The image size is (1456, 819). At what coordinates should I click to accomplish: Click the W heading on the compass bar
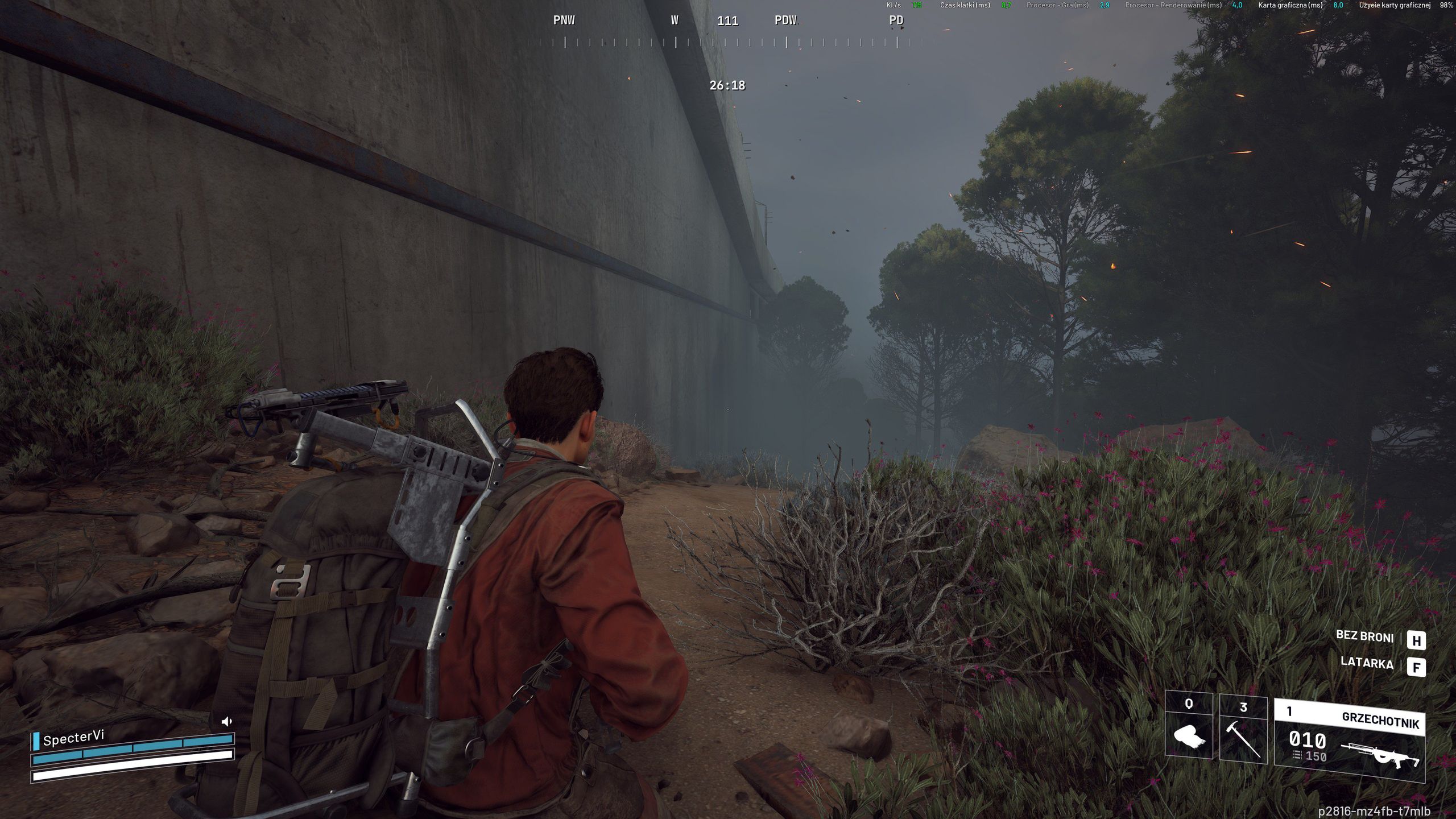674,20
